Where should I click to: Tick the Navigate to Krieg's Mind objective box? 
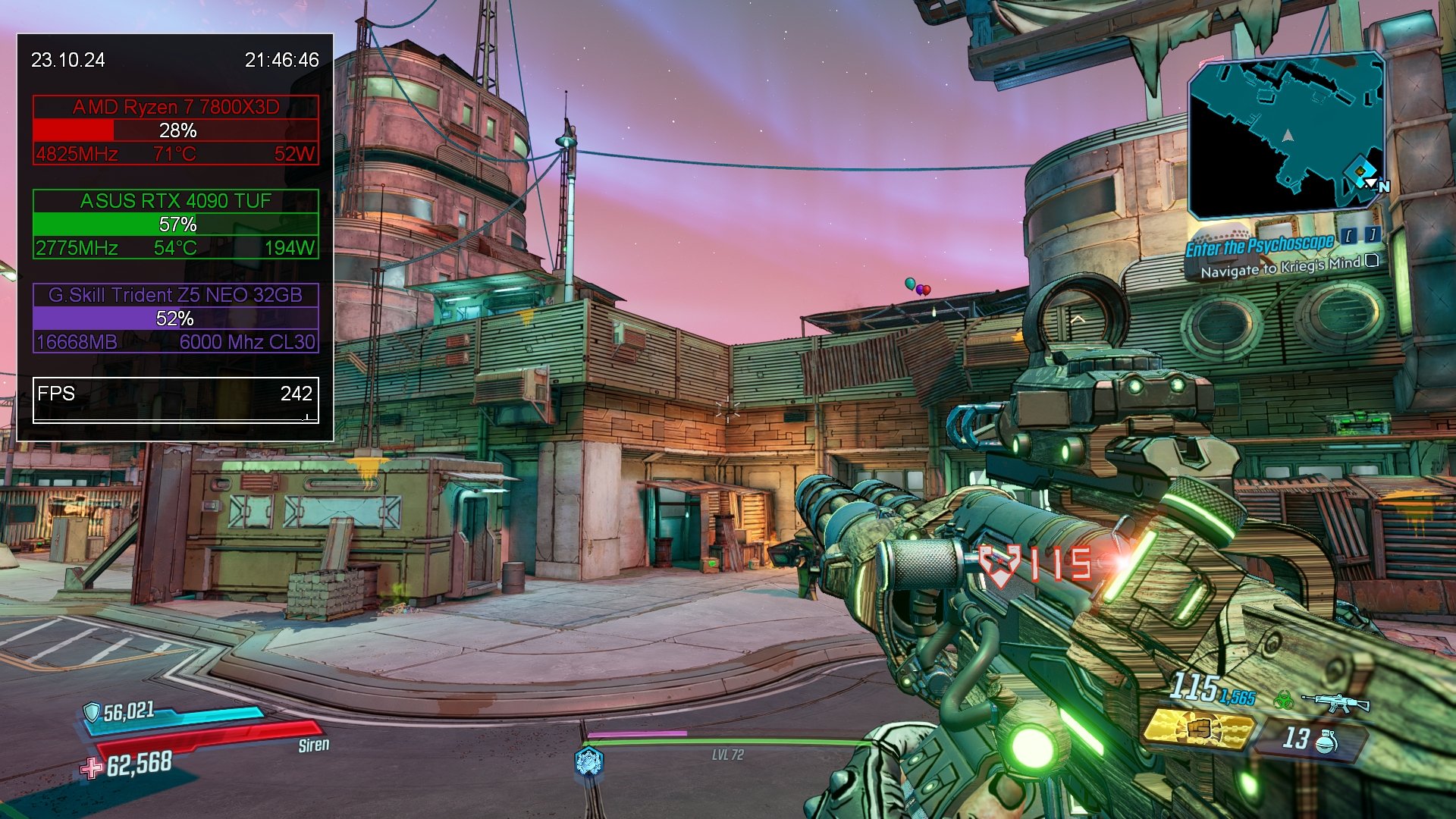(1372, 261)
